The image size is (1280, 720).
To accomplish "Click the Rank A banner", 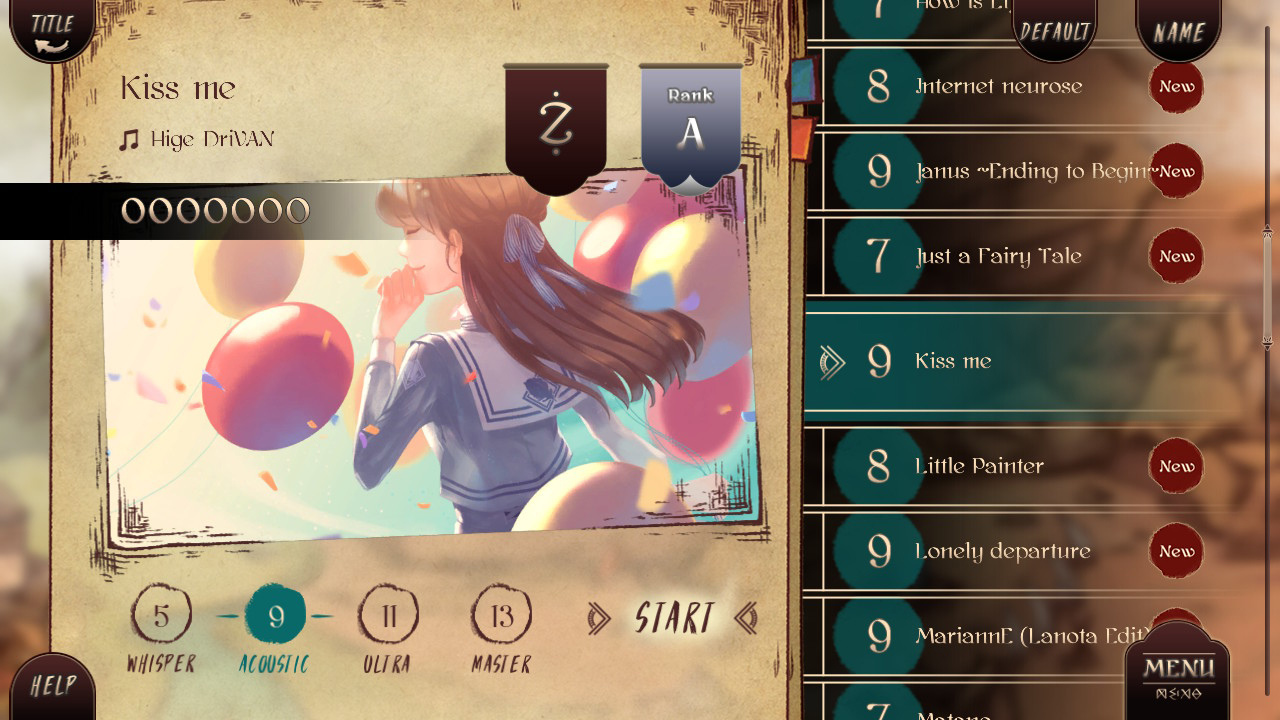I will point(690,120).
